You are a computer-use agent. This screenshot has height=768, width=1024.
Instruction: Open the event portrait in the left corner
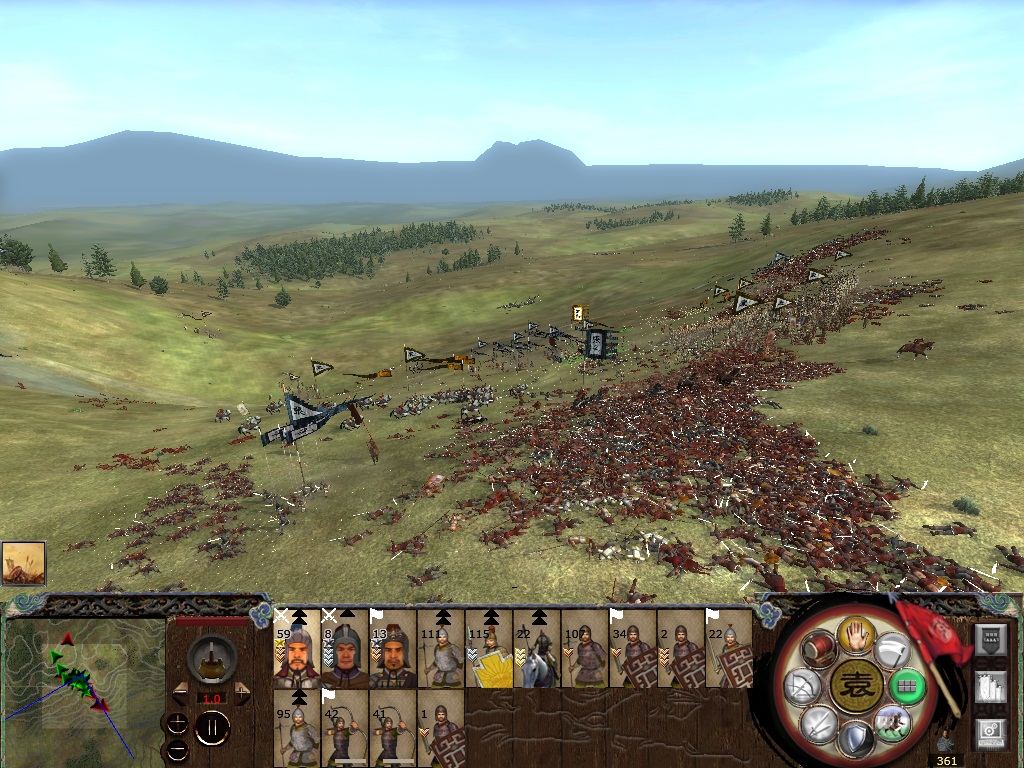(23, 563)
